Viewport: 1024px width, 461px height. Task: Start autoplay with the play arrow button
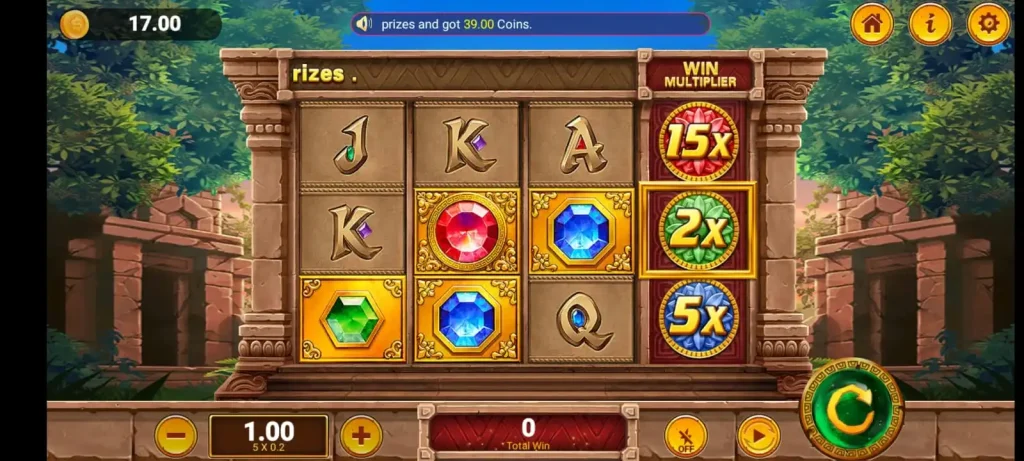[758, 436]
